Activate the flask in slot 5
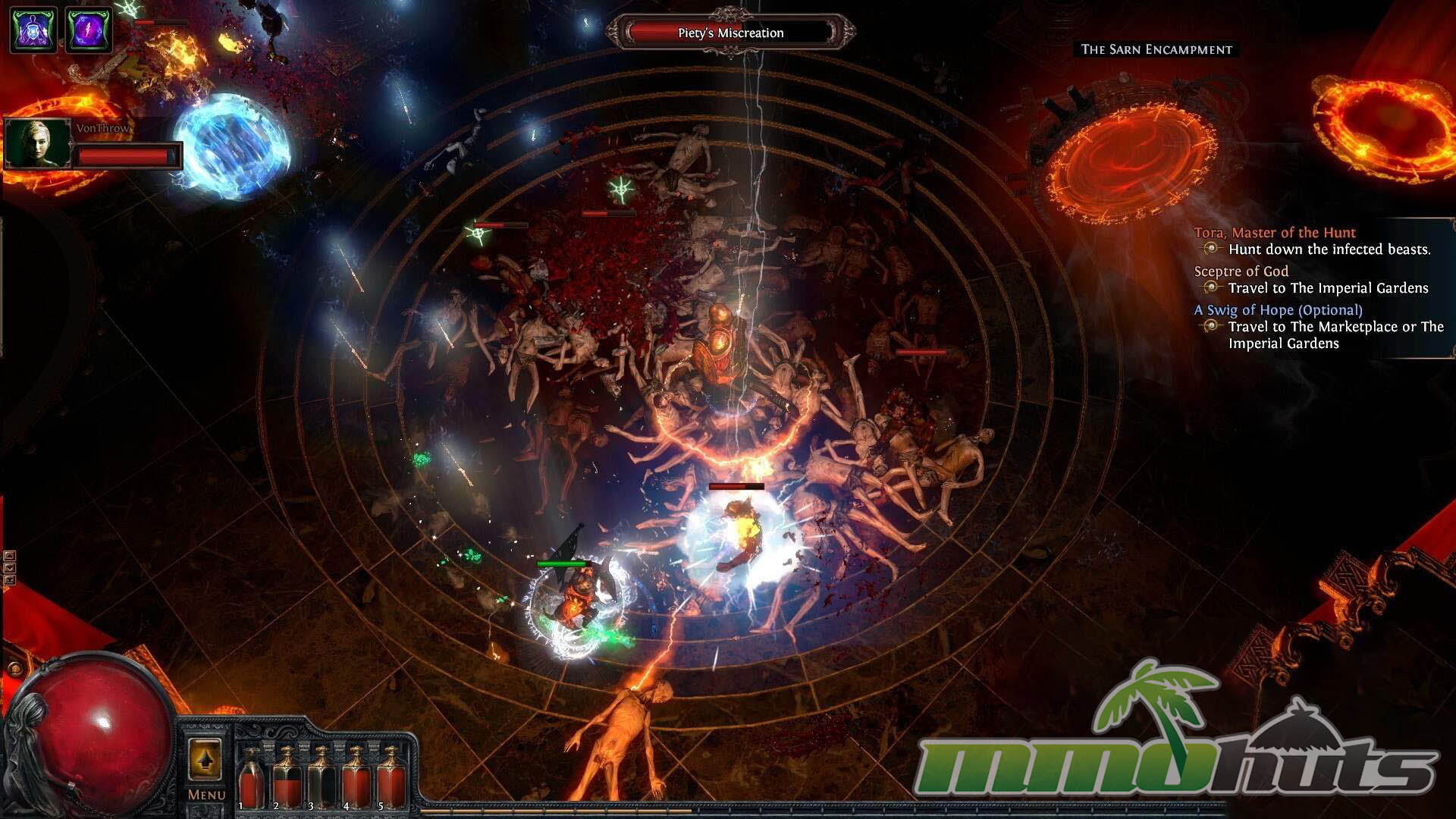 pyautogui.click(x=391, y=778)
